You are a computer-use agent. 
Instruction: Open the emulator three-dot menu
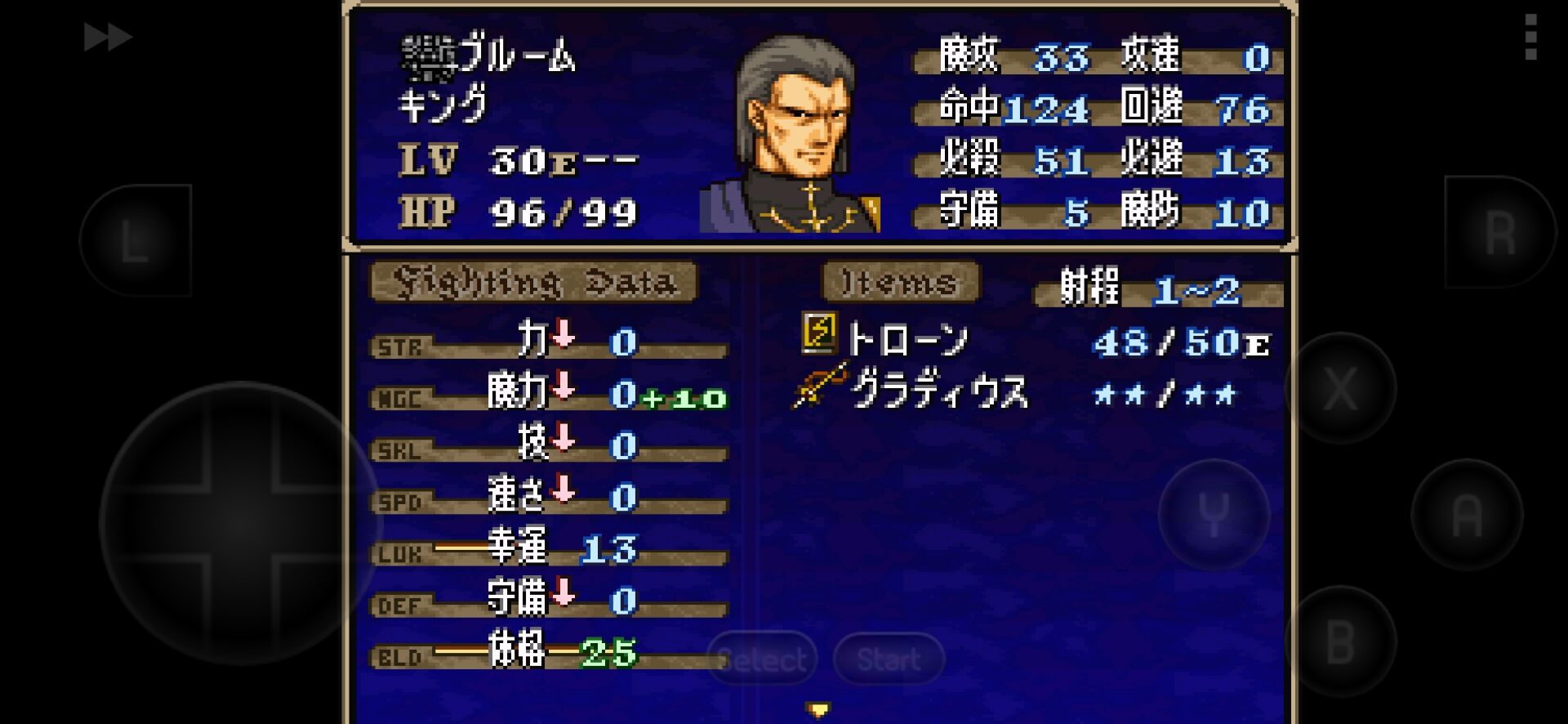(x=1531, y=37)
